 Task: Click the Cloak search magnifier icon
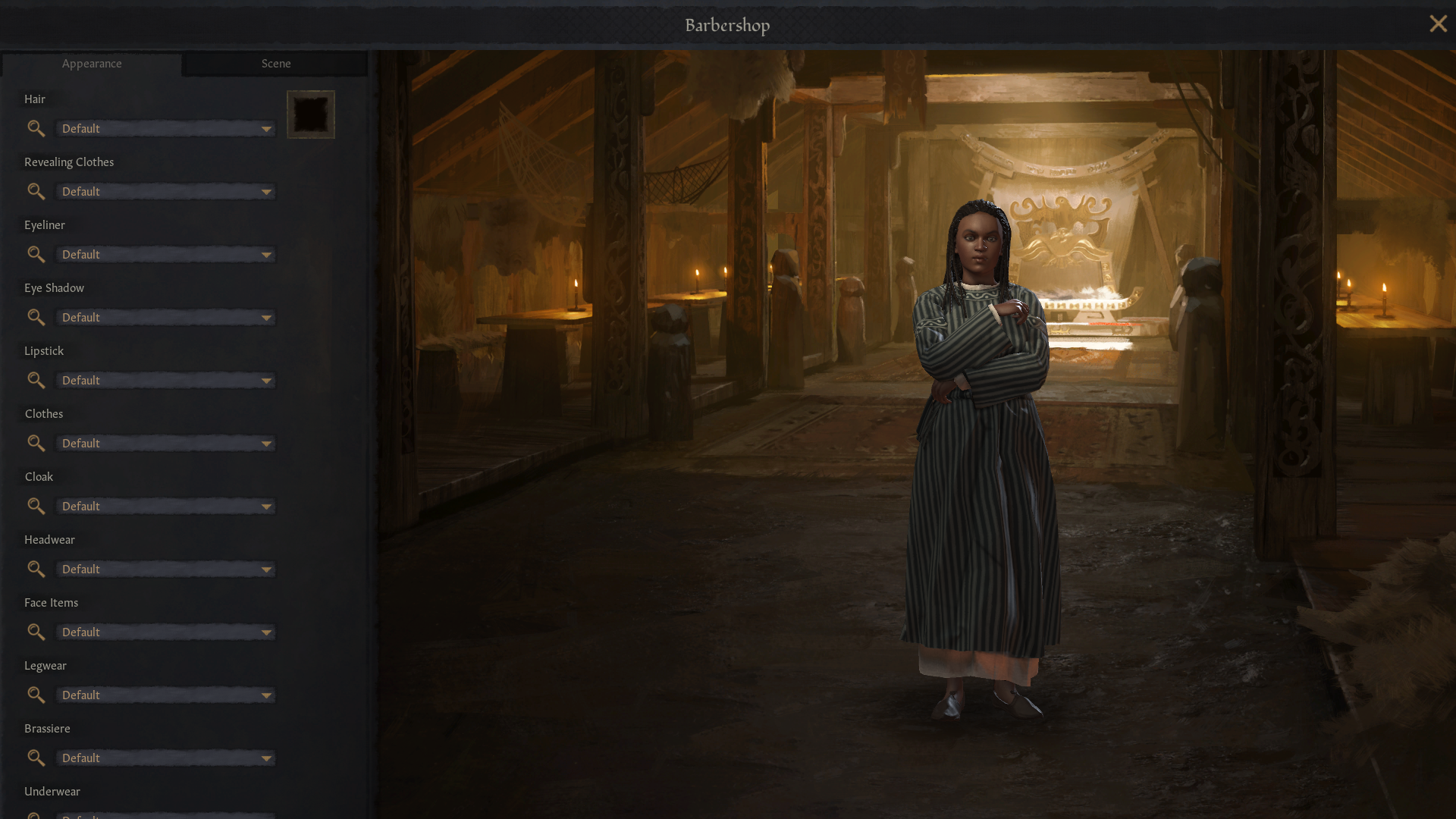[x=36, y=506]
